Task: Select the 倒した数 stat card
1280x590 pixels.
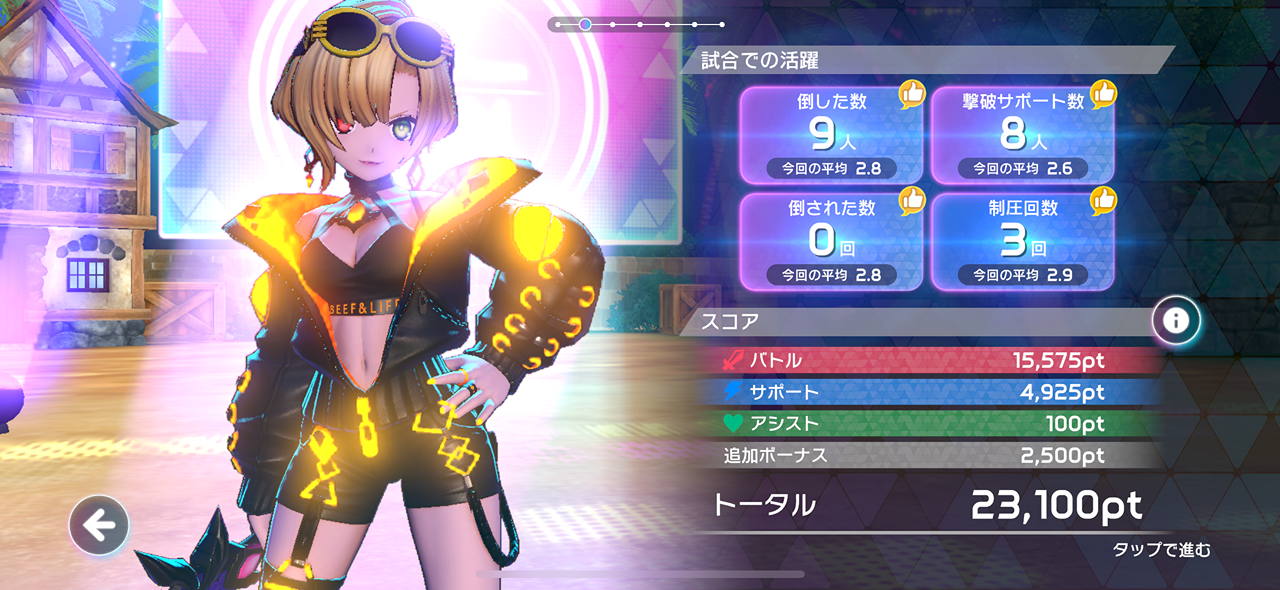Action: point(831,135)
